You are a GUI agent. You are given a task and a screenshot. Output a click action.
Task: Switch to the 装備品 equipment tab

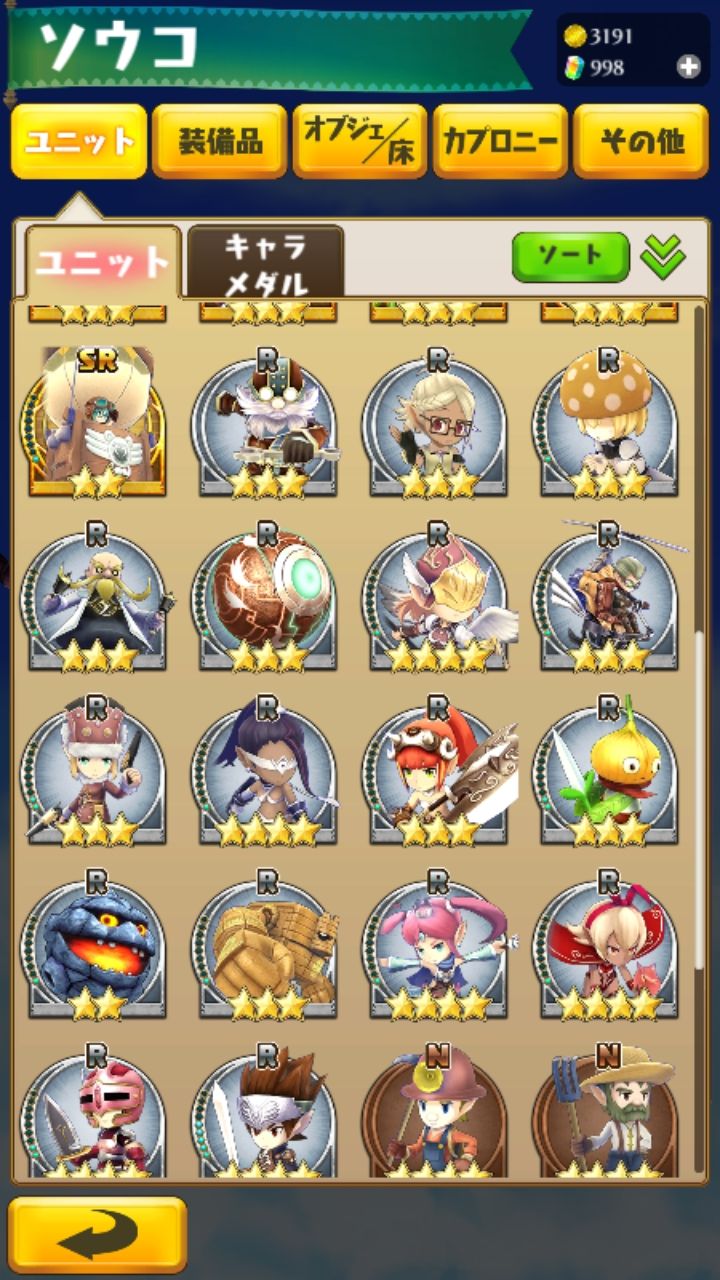(x=220, y=141)
